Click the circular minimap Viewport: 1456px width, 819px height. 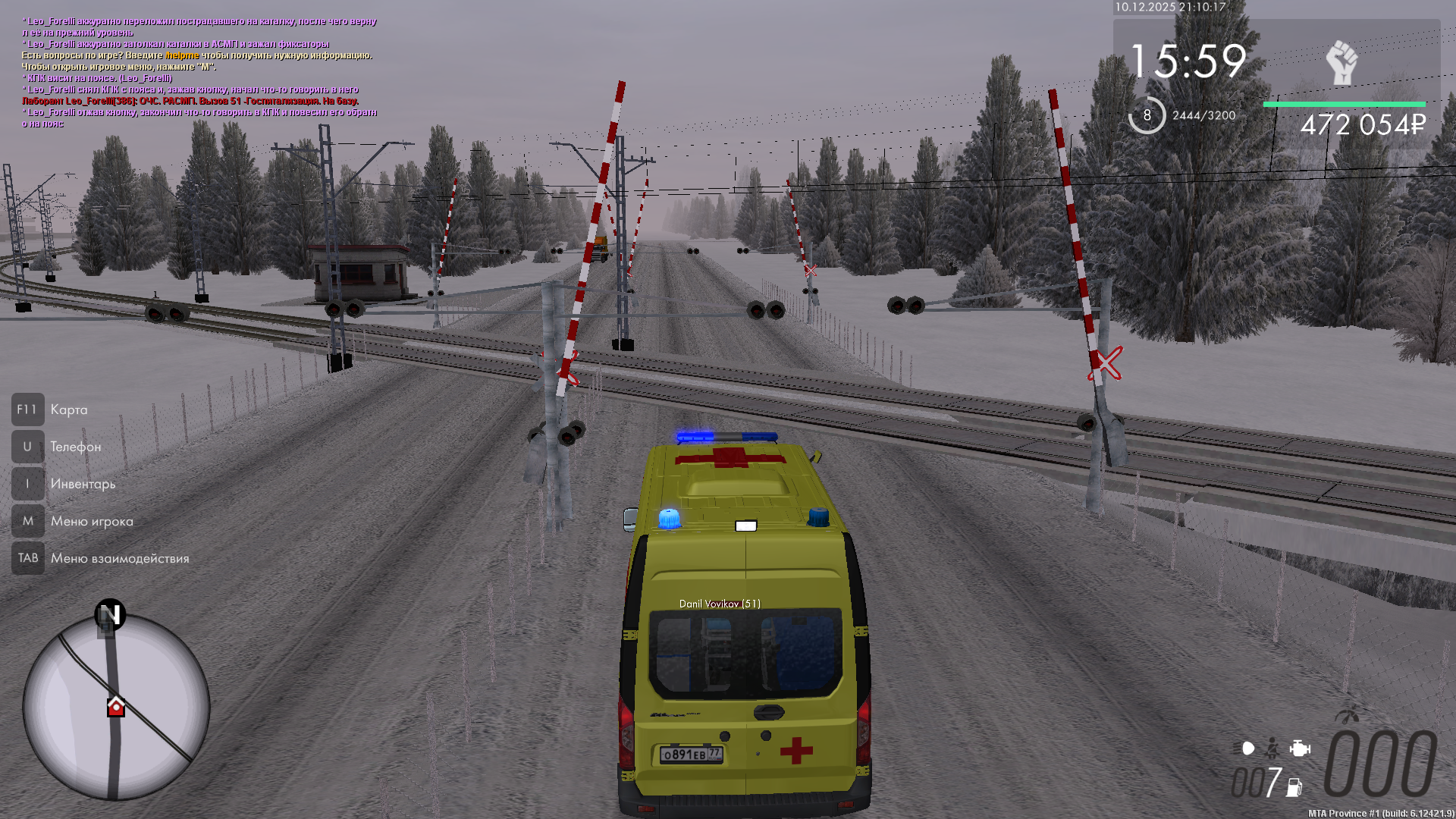tap(115, 707)
